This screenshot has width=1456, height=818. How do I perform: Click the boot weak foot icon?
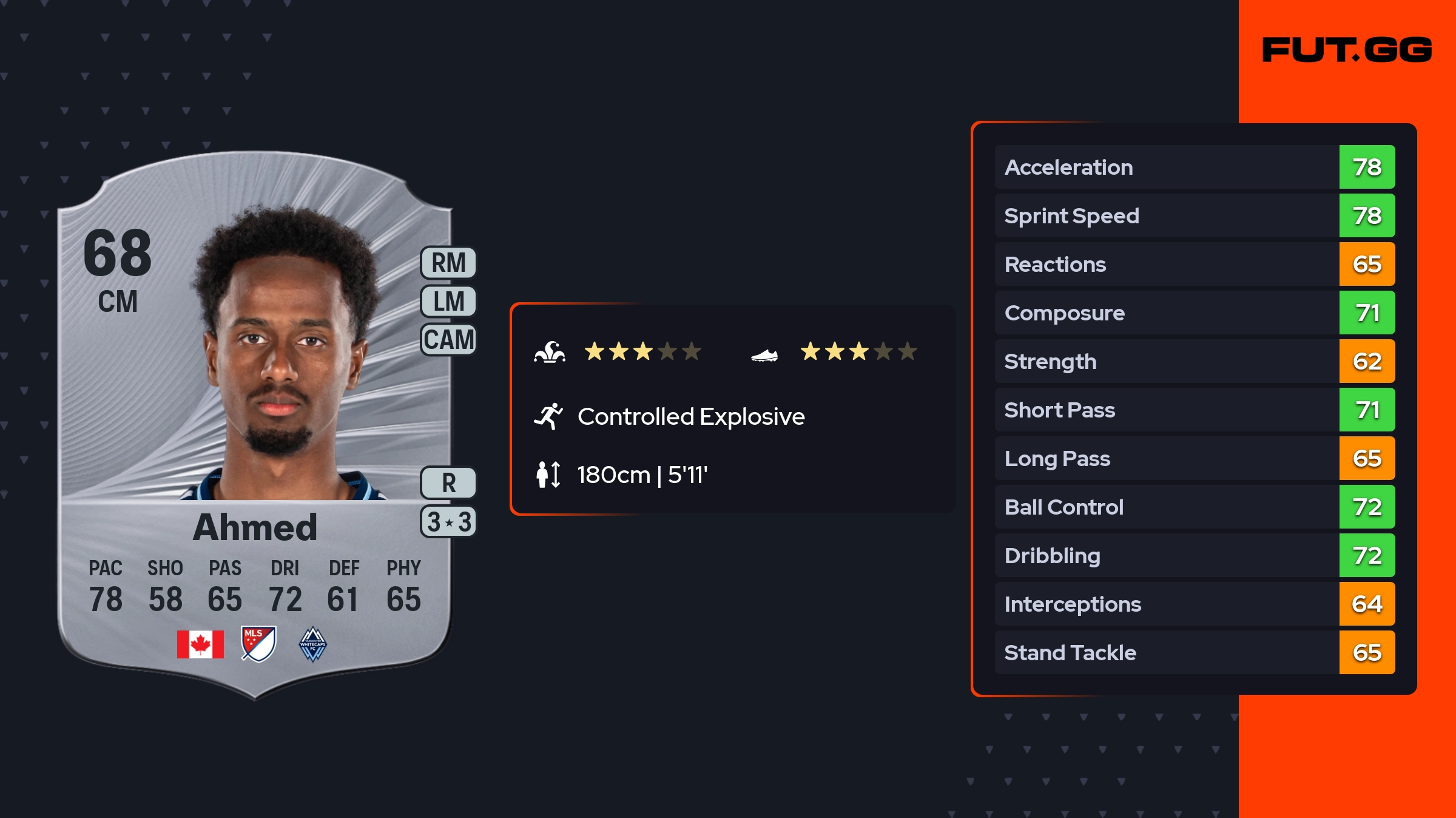pyautogui.click(x=764, y=354)
